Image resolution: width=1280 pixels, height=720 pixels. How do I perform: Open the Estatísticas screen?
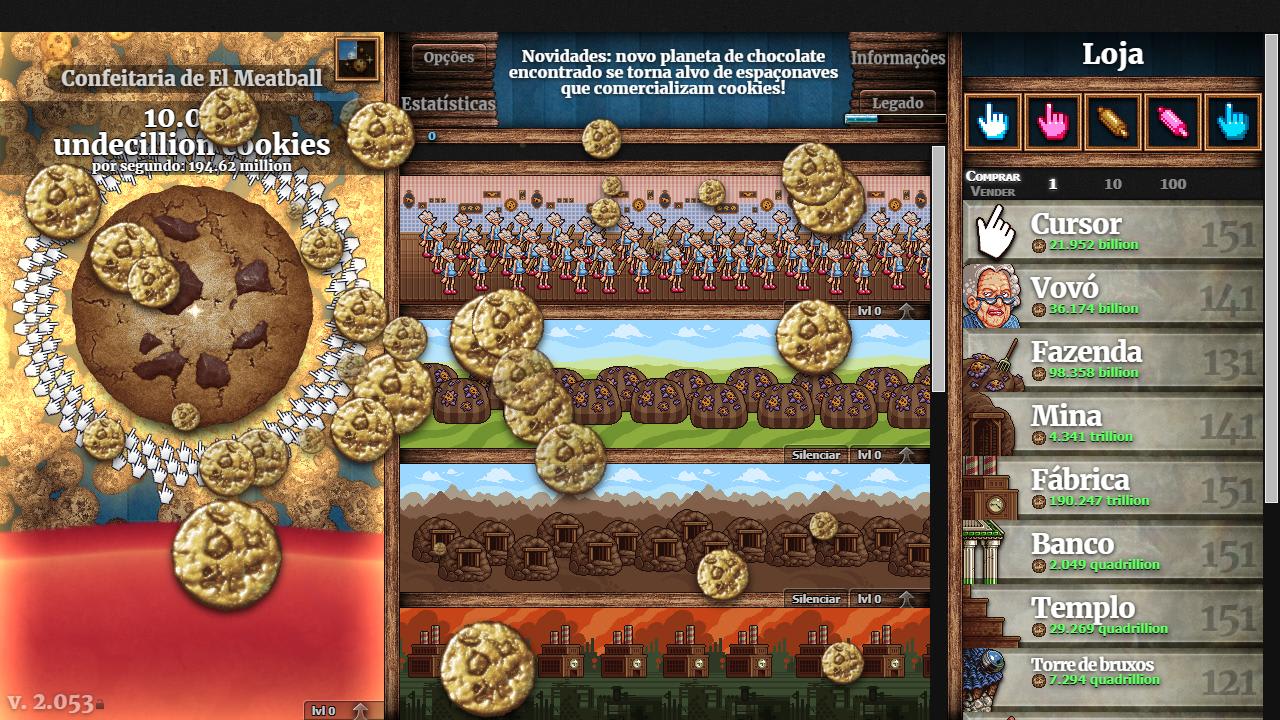(449, 104)
